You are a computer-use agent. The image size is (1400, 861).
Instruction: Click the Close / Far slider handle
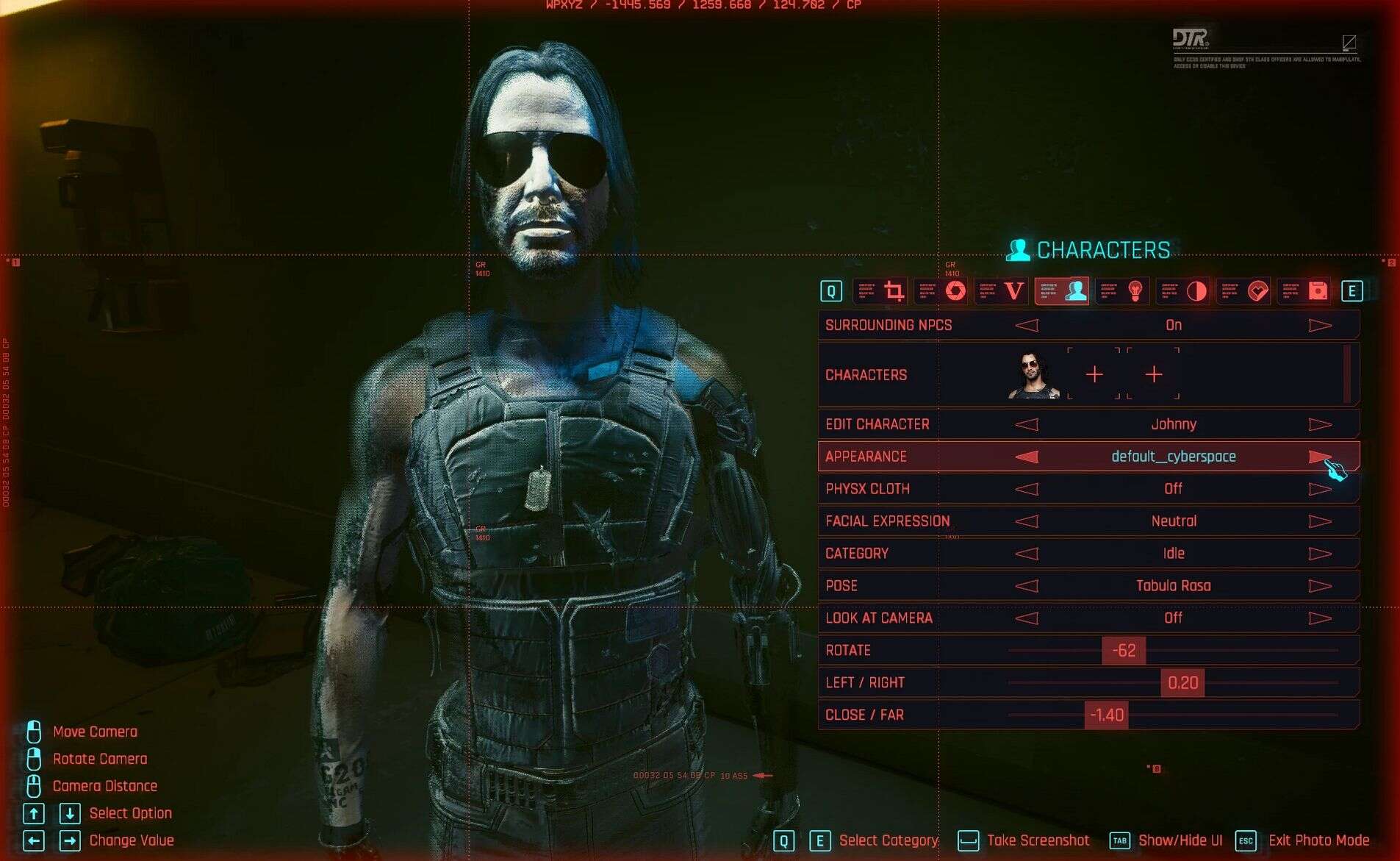[1106, 715]
